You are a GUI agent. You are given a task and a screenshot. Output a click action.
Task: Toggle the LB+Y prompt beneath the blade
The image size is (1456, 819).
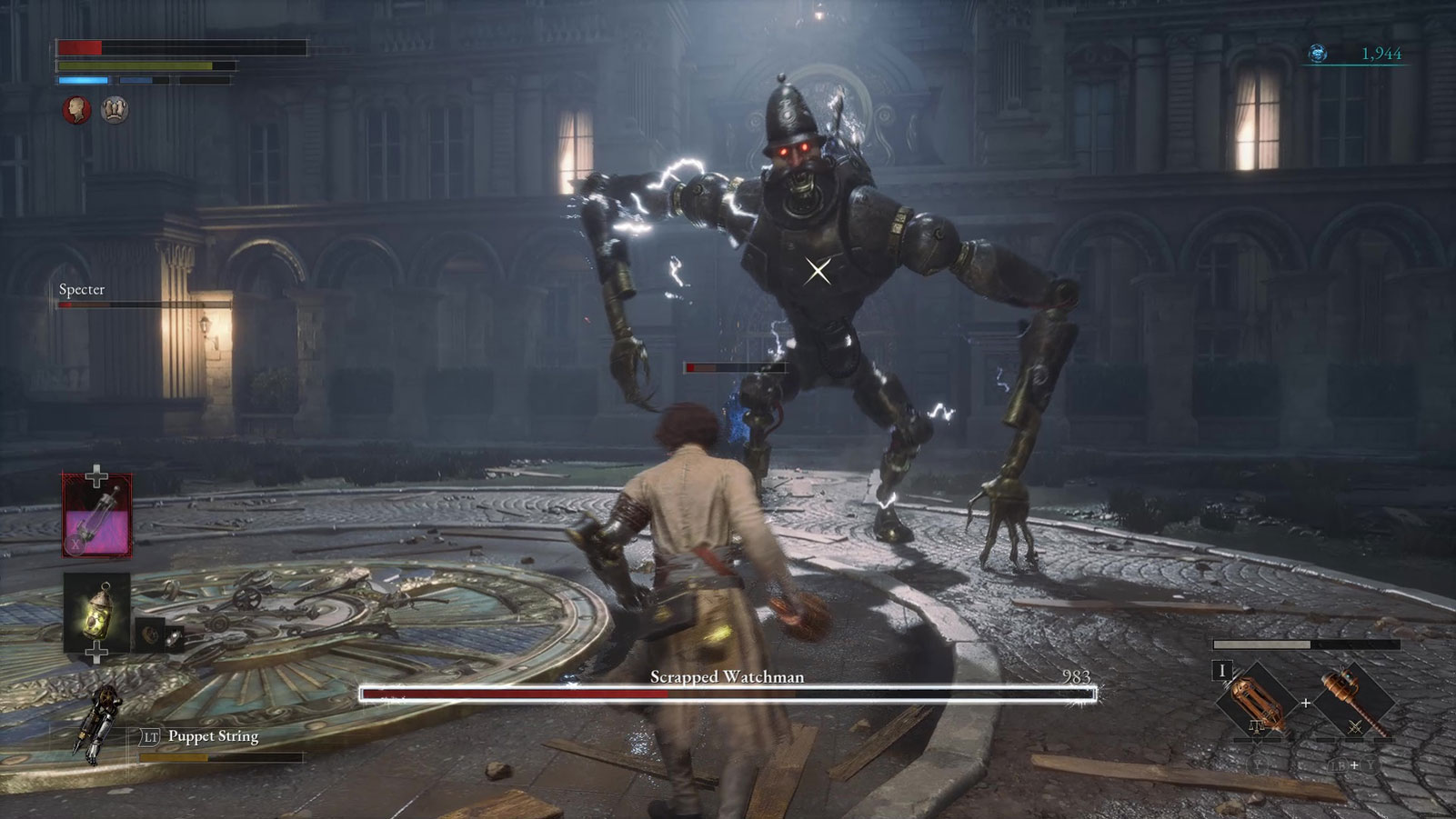click(1354, 764)
